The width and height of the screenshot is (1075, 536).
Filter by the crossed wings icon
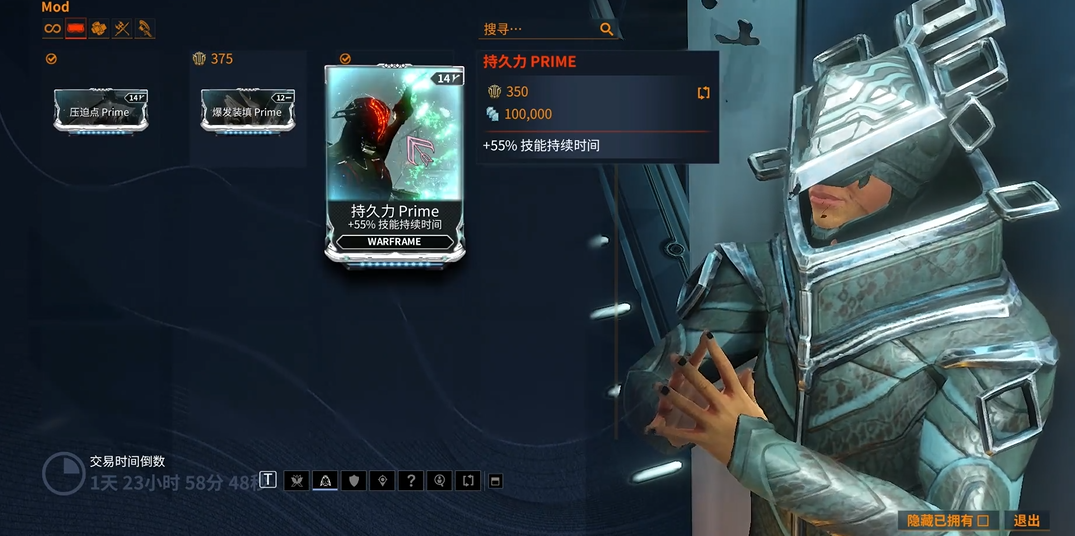pyautogui.click(x=296, y=481)
